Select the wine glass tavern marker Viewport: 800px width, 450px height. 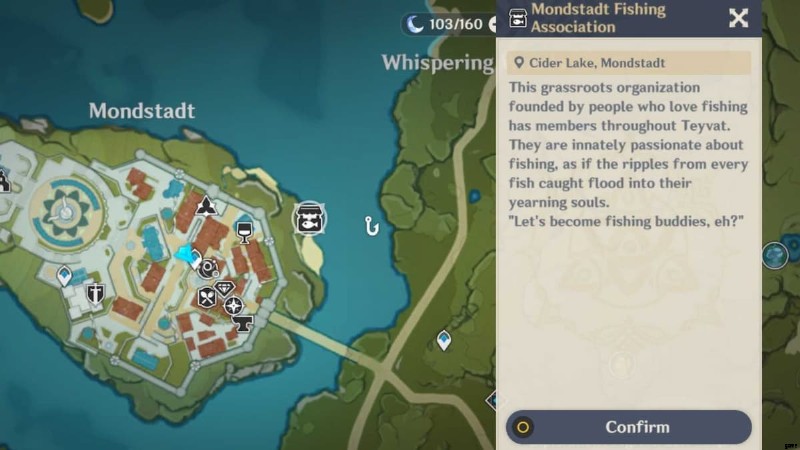click(x=243, y=232)
